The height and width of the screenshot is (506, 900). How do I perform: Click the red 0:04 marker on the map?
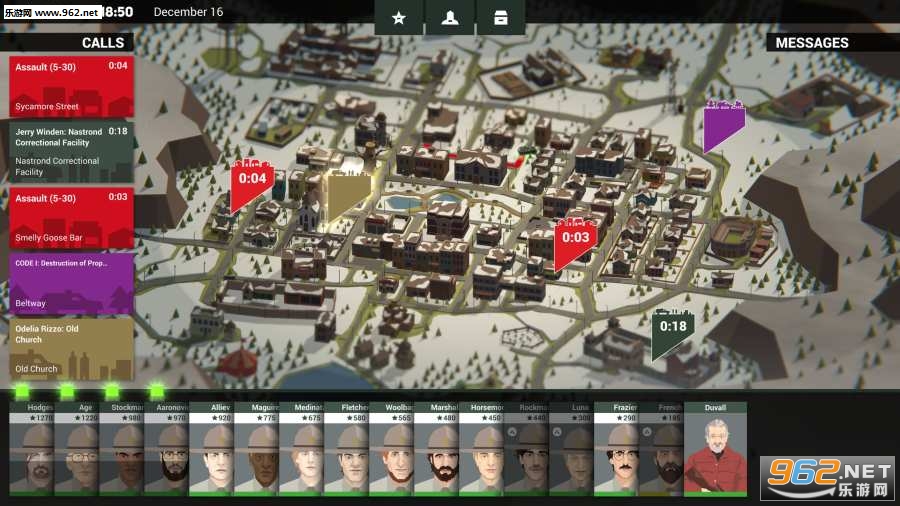251,182
